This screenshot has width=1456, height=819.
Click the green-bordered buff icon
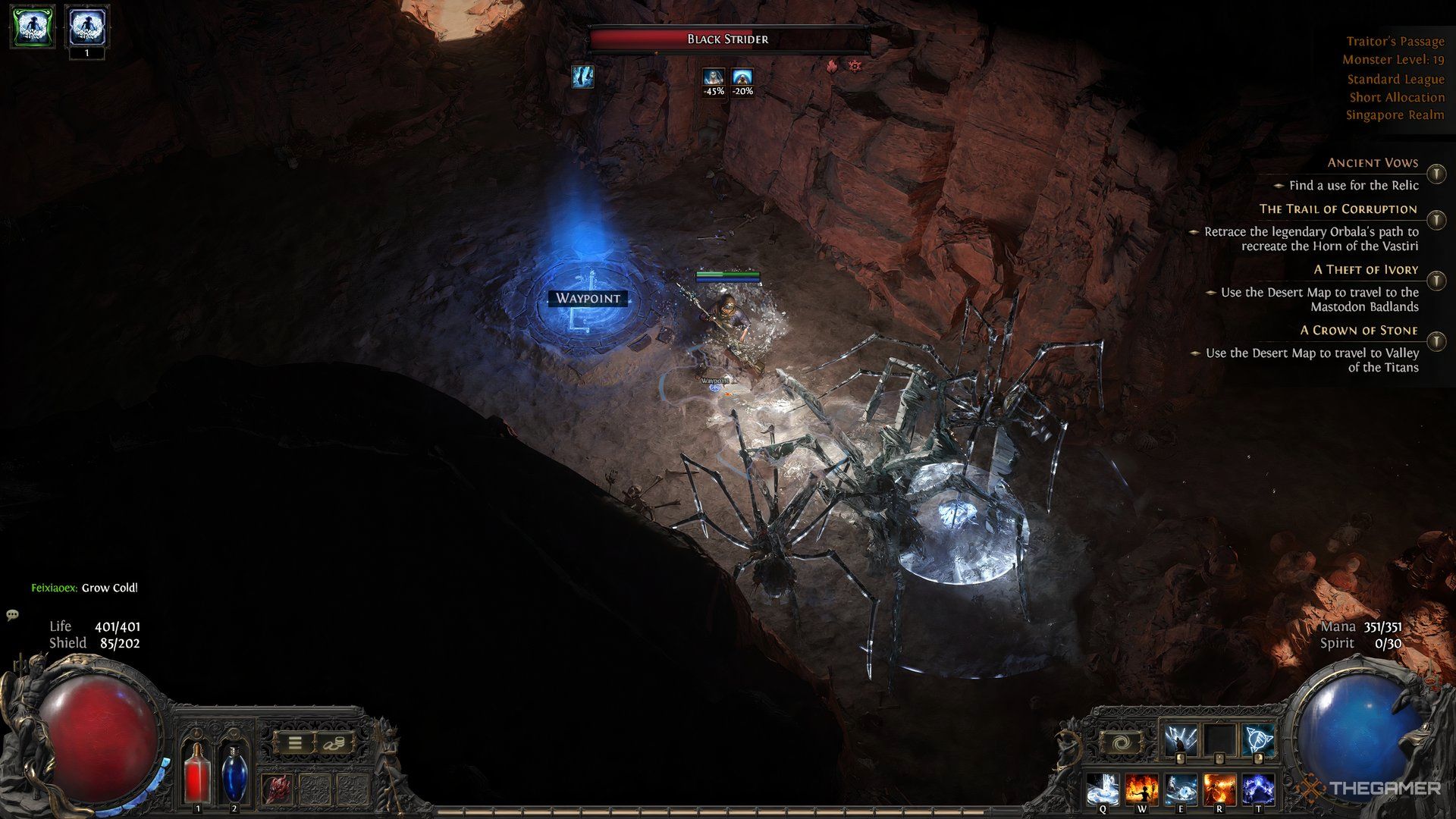[32, 27]
